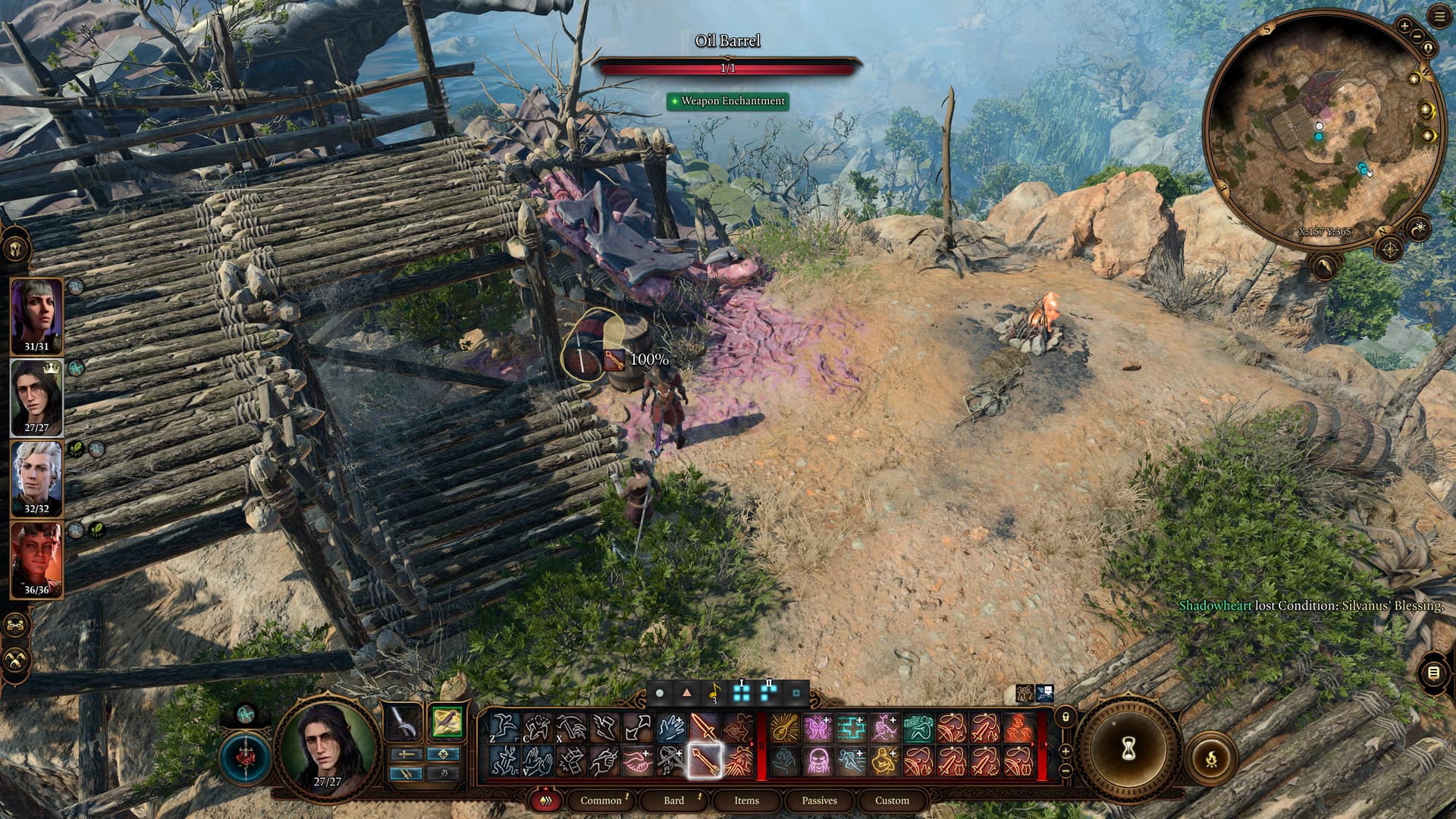Open the combat log button
Image resolution: width=1456 pixels, height=819 pixels.
pos(1433,673)
